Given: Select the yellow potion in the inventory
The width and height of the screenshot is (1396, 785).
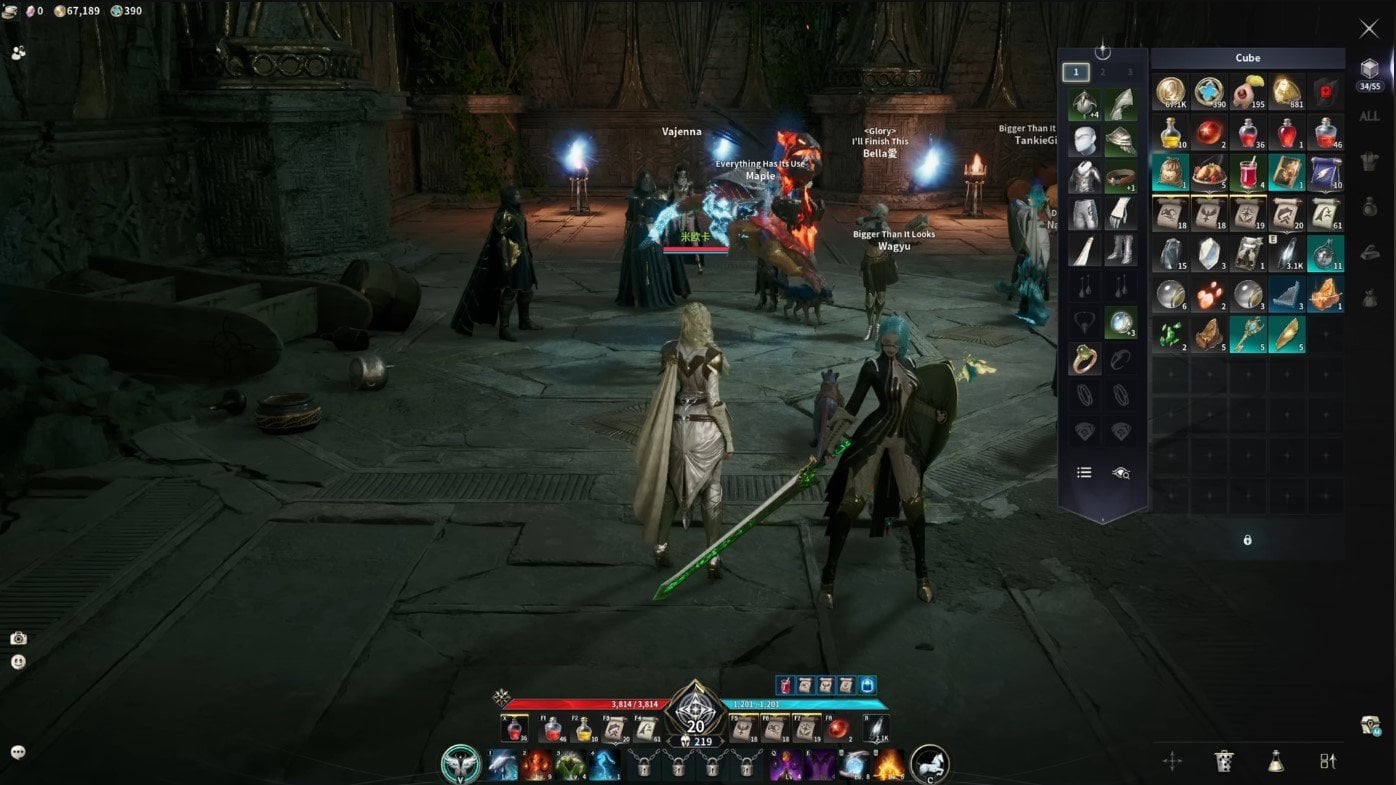Looking at the screenshot, I should click(x=1170, y=132).
